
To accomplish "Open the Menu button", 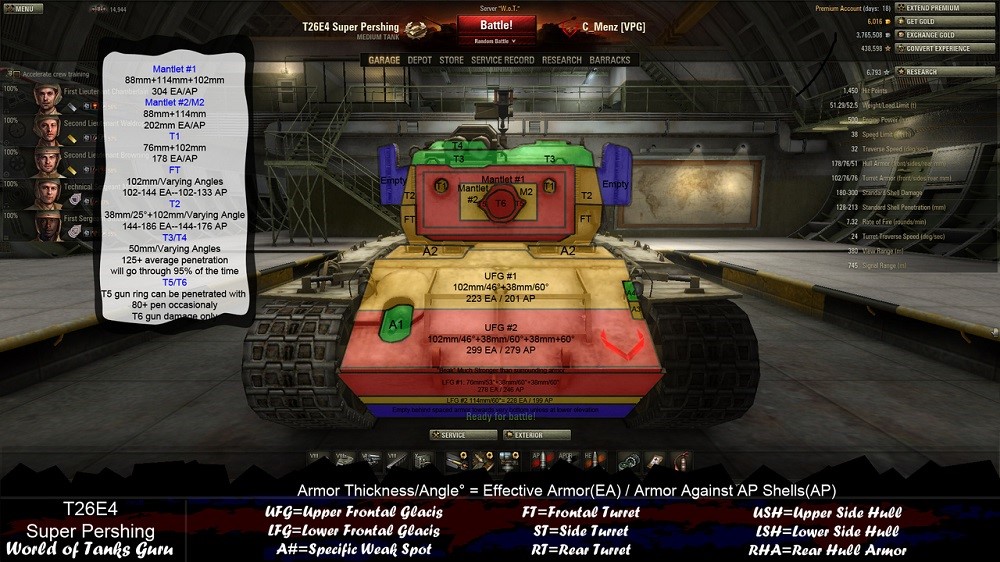I will click(x=21, y=9).
